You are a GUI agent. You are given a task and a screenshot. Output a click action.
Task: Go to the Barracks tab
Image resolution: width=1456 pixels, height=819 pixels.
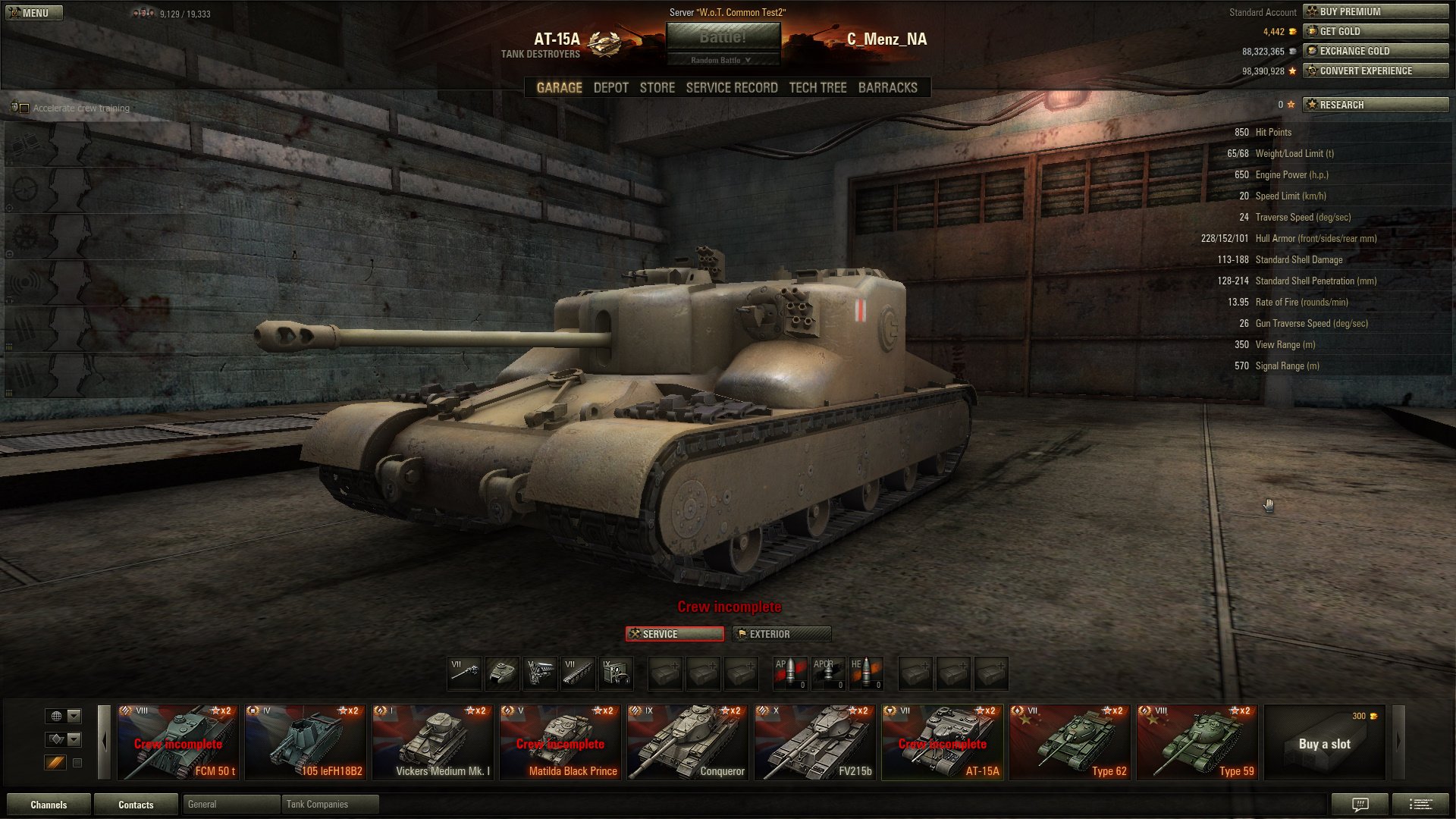click(887, 88)
